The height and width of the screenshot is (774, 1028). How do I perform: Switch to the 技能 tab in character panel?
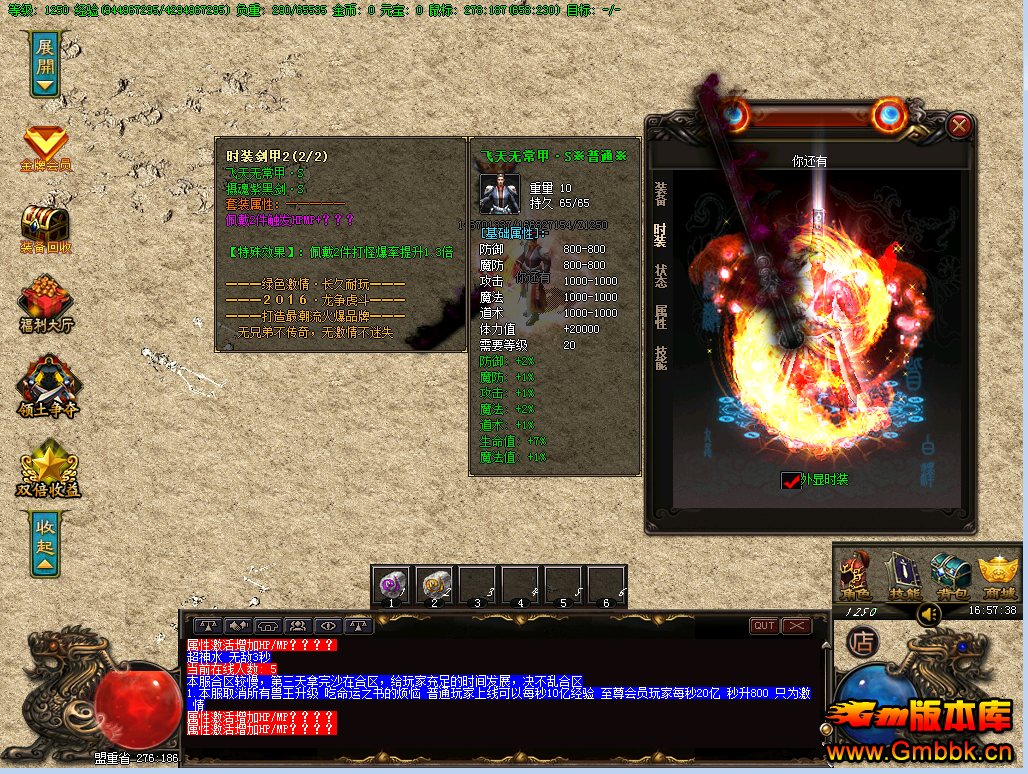[661, 358]
